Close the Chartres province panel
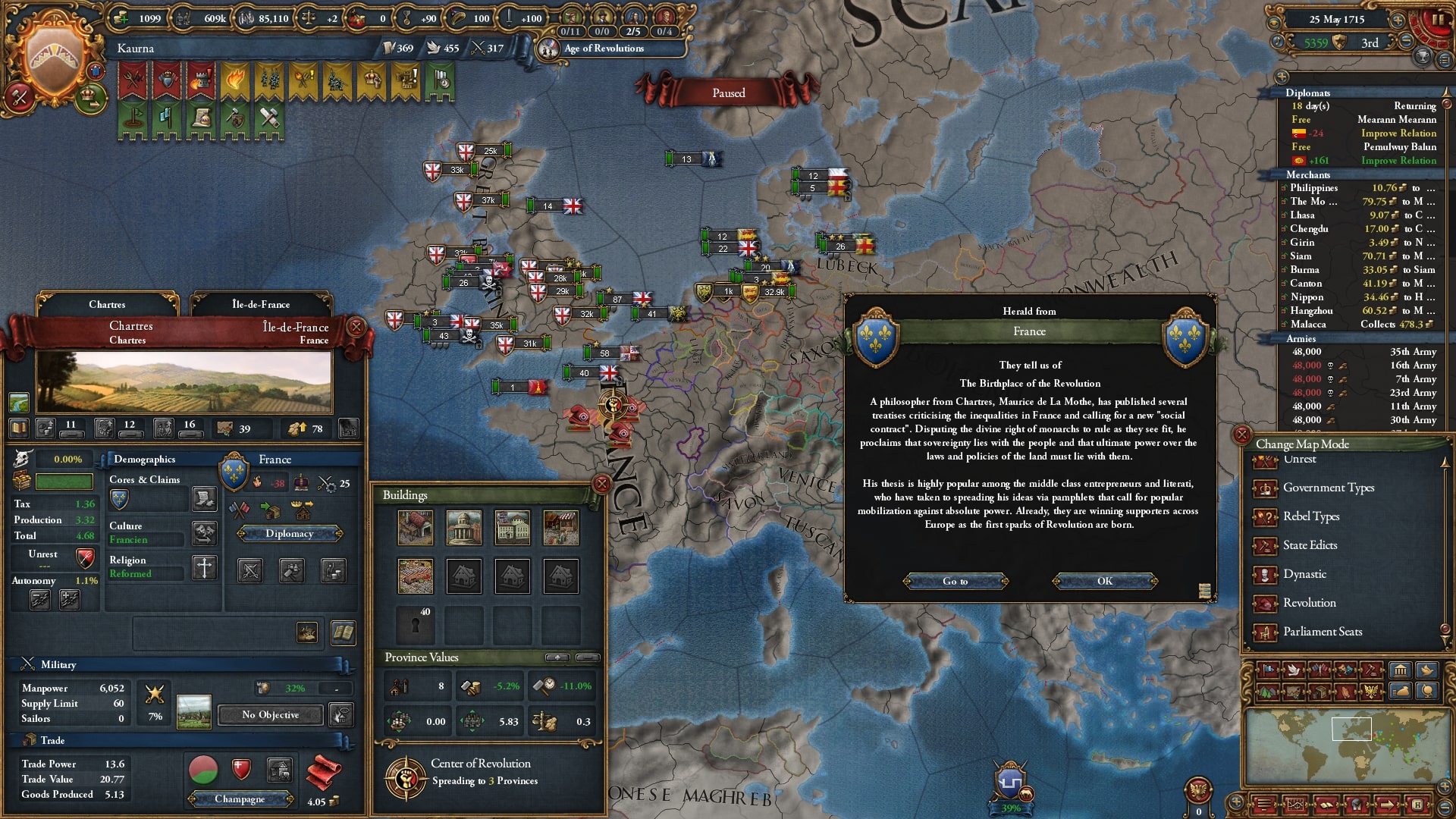This screenshot has height=819, width=1456. point(356,327)
